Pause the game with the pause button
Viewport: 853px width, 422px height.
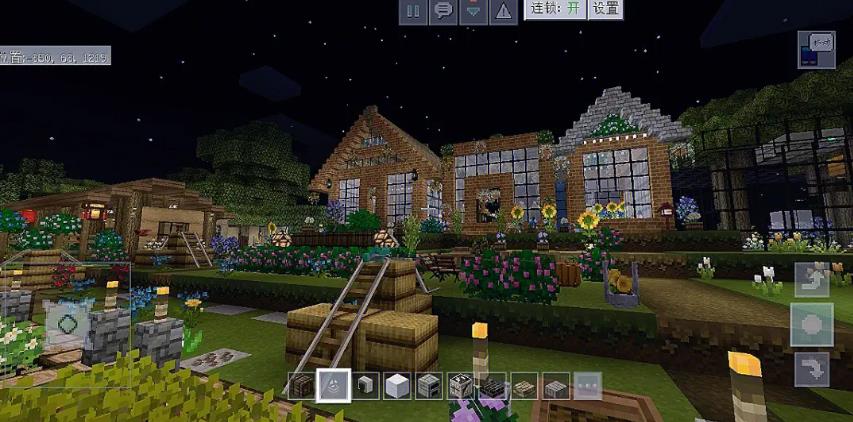pos(412,11)
